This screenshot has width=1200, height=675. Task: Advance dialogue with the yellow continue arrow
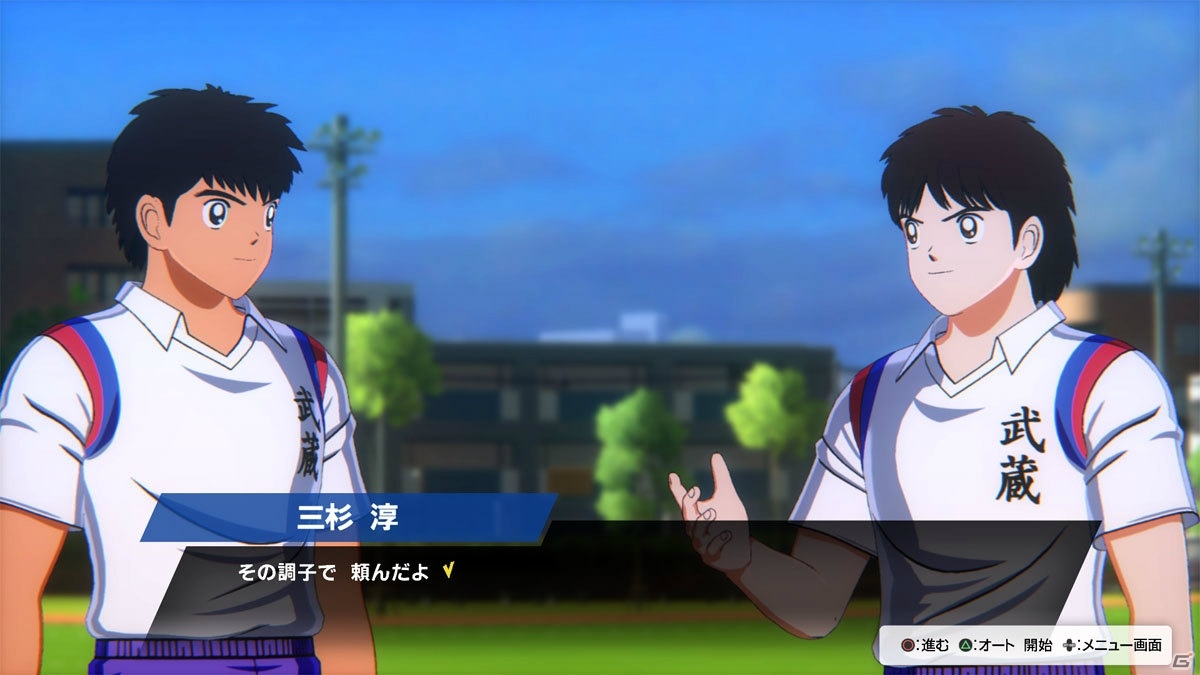[x=449, y=571]
